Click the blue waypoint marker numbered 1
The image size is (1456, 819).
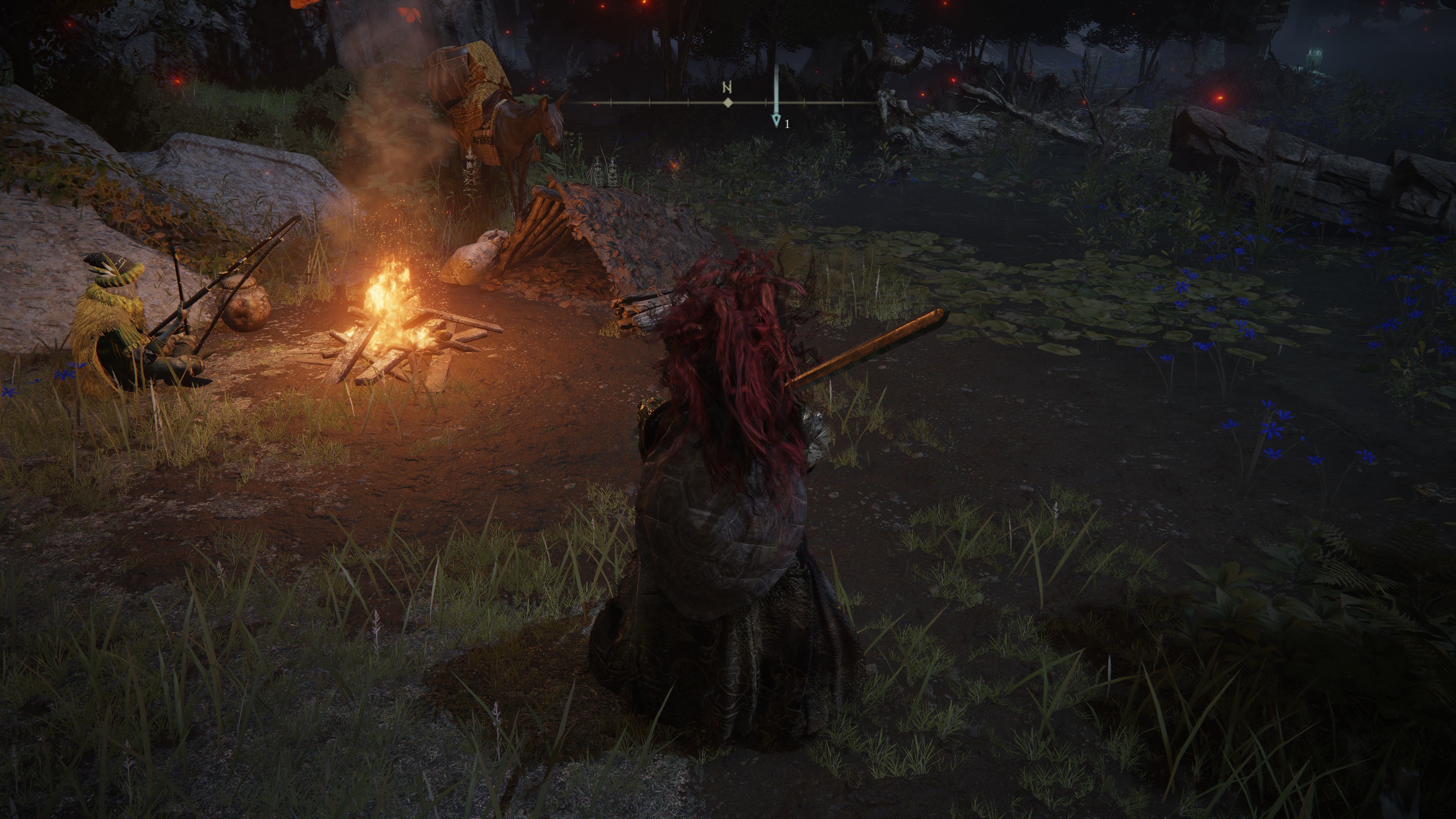tap(776, 120)
